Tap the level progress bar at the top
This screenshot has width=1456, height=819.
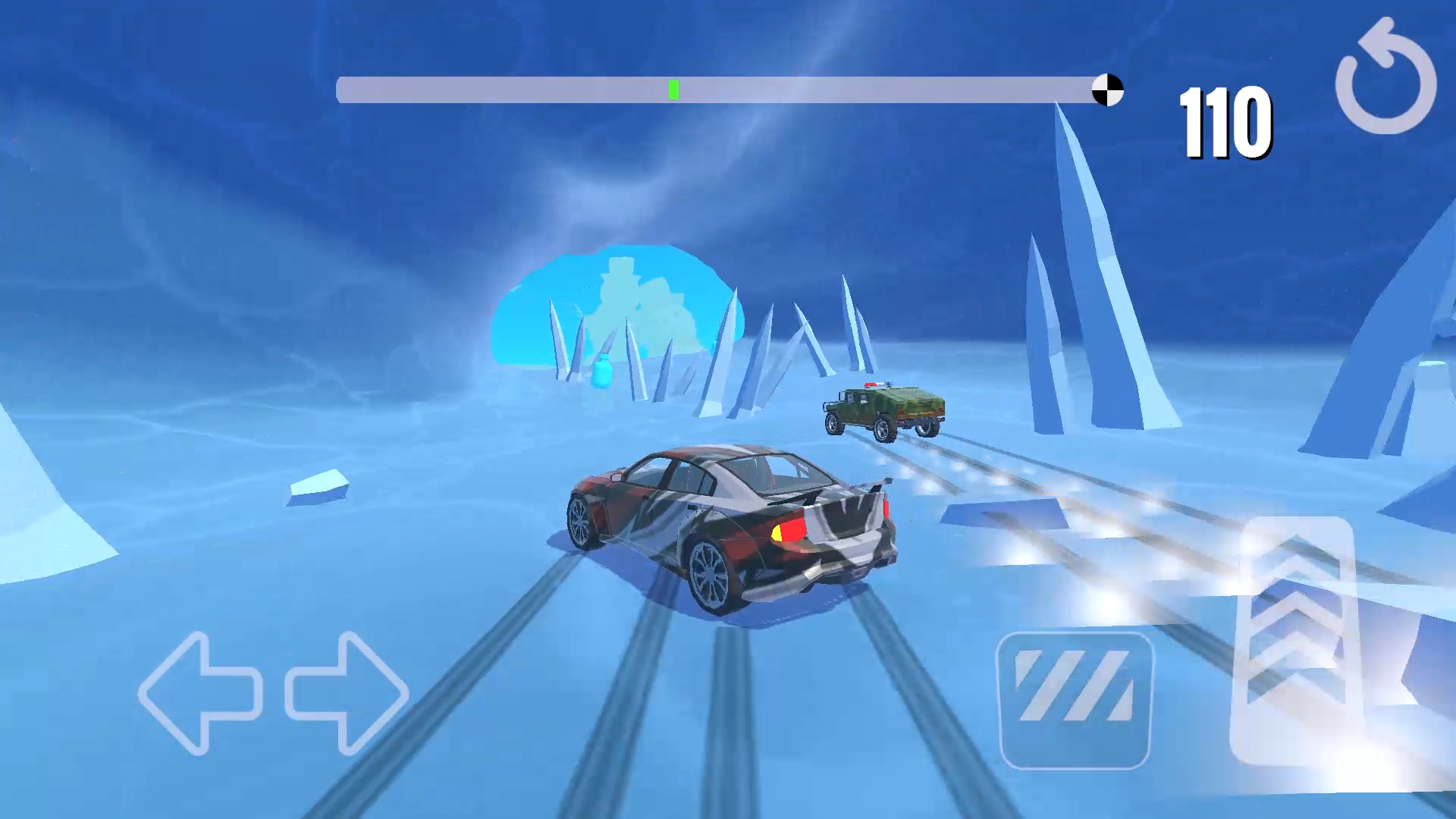720,89
